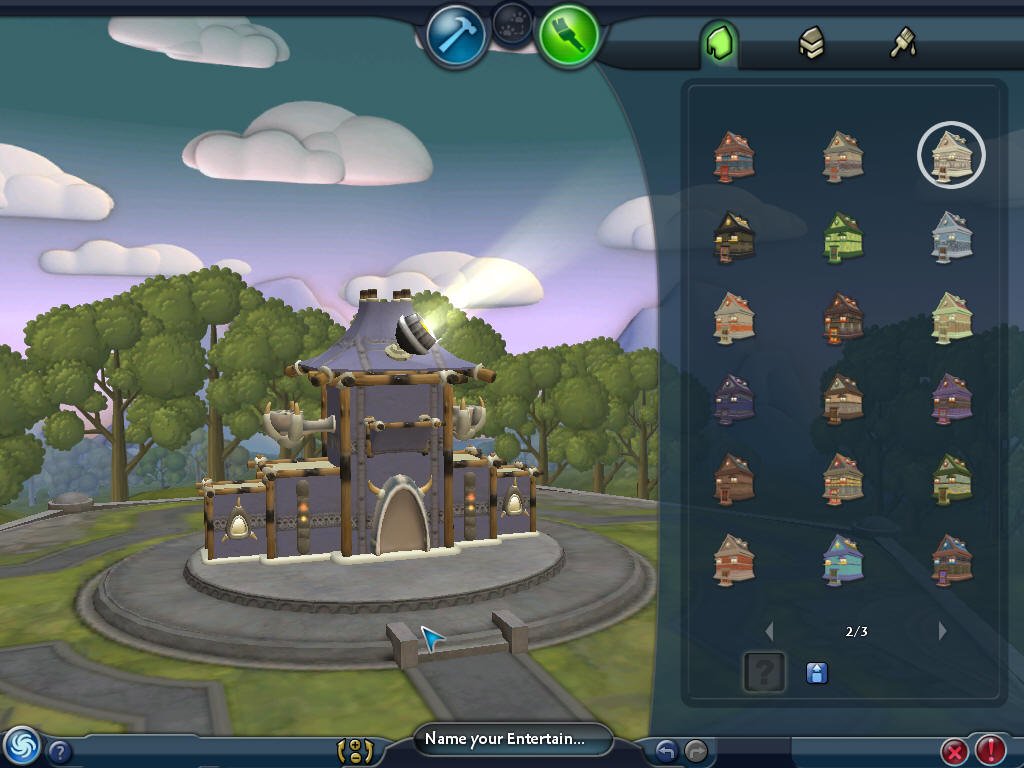The image size is (1024, 768).
Task: Choose the turquoise house with blue roof
Action: tap(842, 559)
